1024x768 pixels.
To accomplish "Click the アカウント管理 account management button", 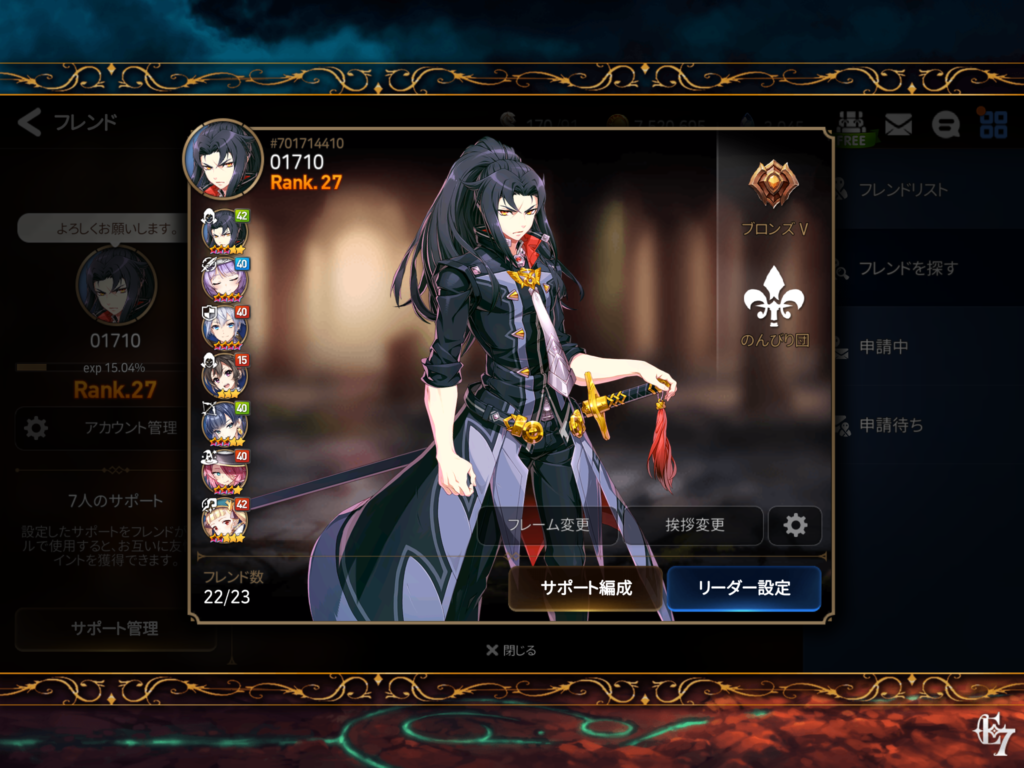I will click(x=115, y=428).
